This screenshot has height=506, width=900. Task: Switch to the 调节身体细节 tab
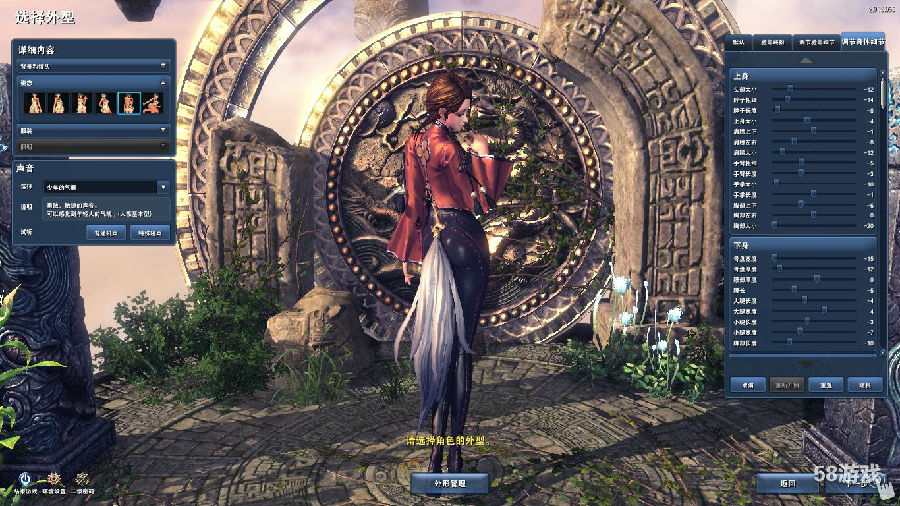[862, 42]
